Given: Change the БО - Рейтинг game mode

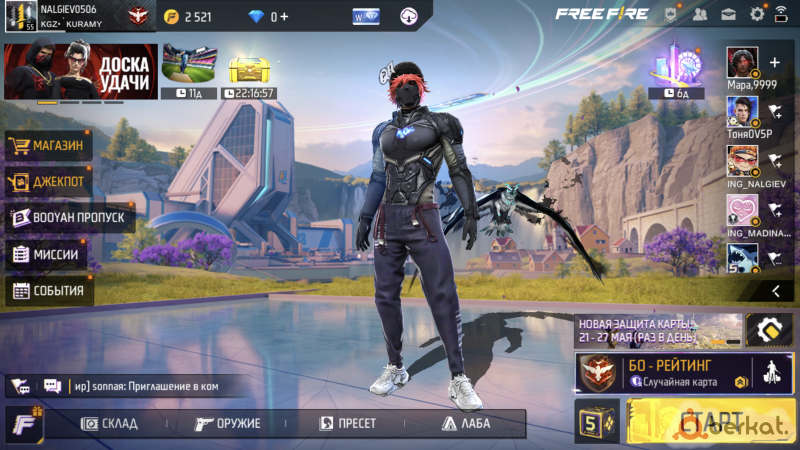Looking at the screenshot, I should pyautogui.click(x=662, y=373).
